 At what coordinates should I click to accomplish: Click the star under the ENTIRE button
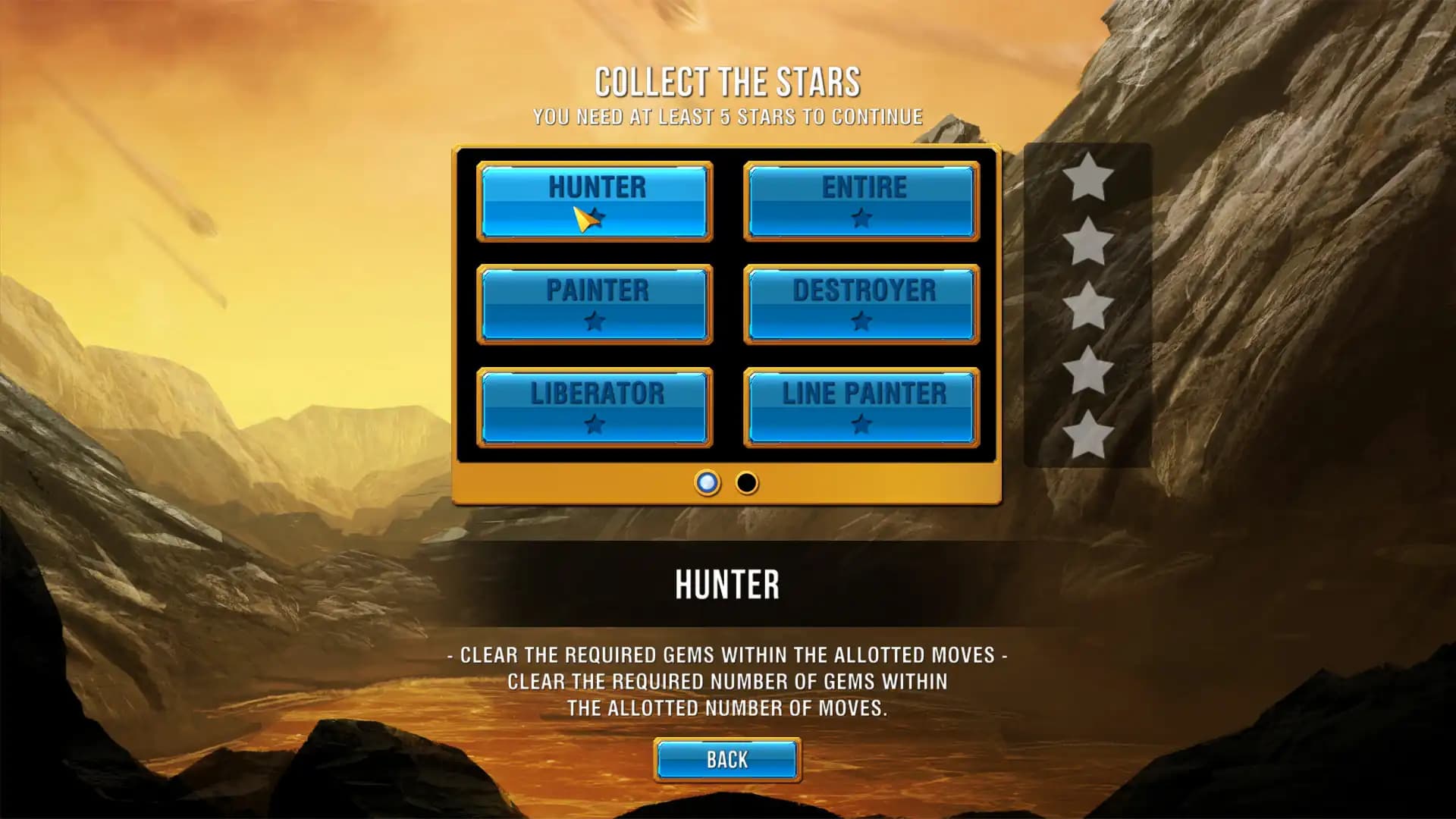click(862, 219)
